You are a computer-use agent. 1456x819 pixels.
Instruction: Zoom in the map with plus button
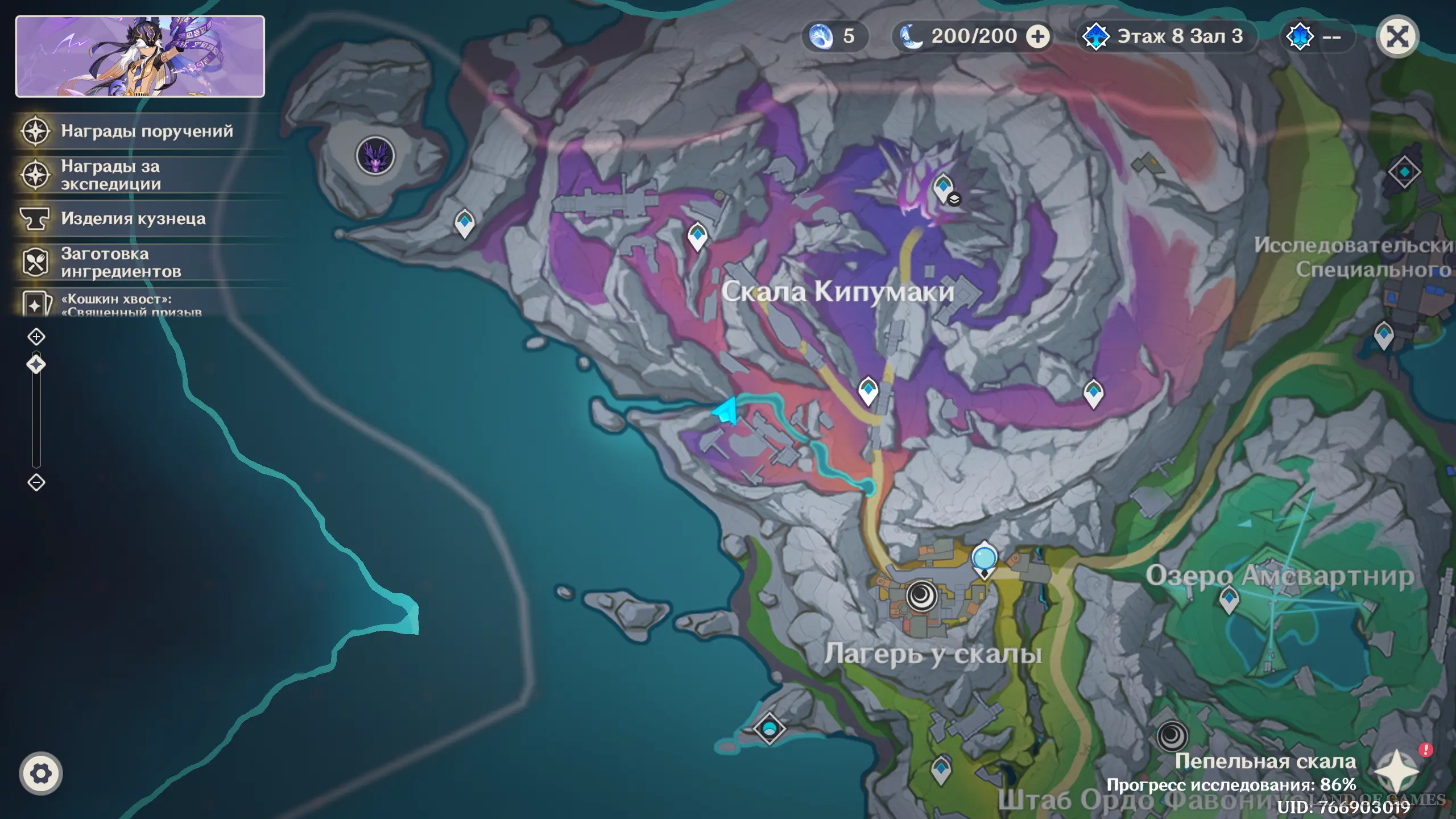[36, 337]
